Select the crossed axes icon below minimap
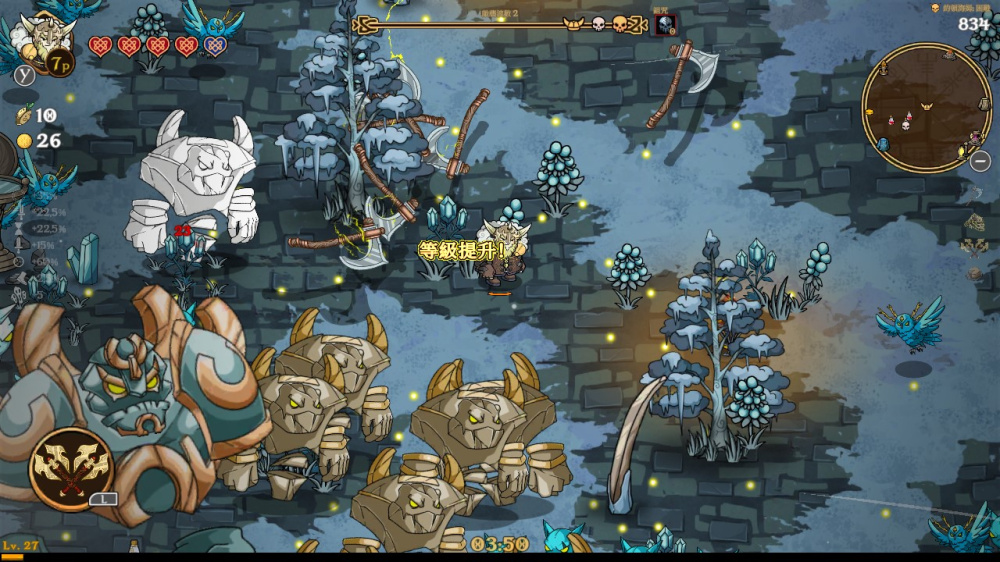This screenshot has height=562, width=1000. (x=974, y=246)
